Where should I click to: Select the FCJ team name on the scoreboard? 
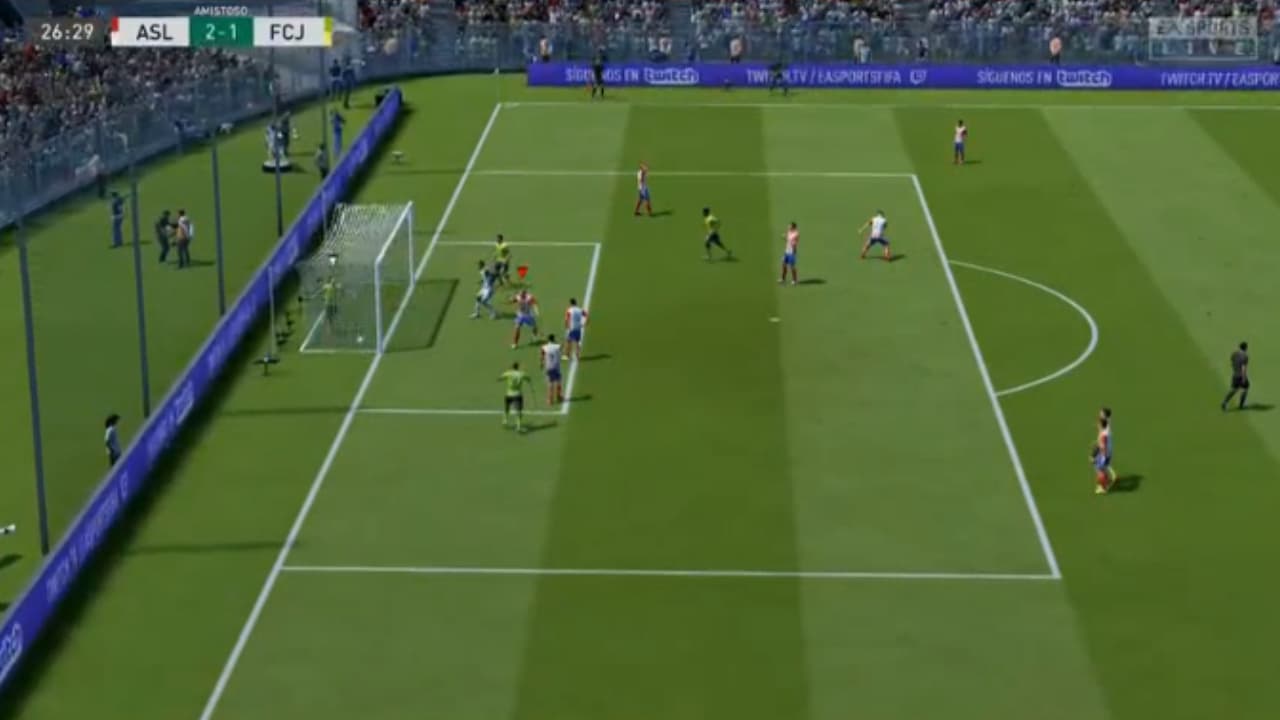click(x=286, y=30)
